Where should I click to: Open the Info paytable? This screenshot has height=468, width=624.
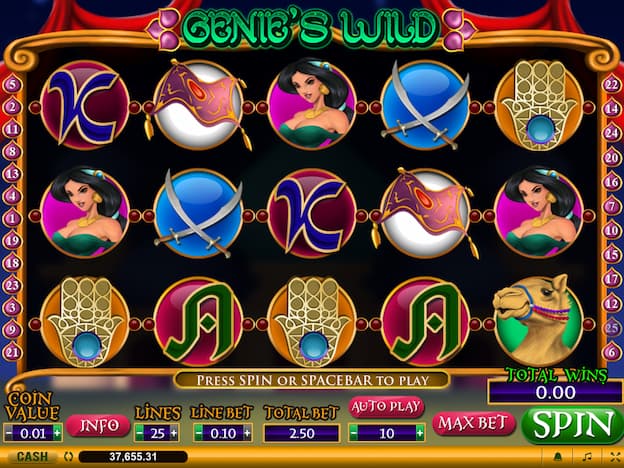click(x=98, y=425)
